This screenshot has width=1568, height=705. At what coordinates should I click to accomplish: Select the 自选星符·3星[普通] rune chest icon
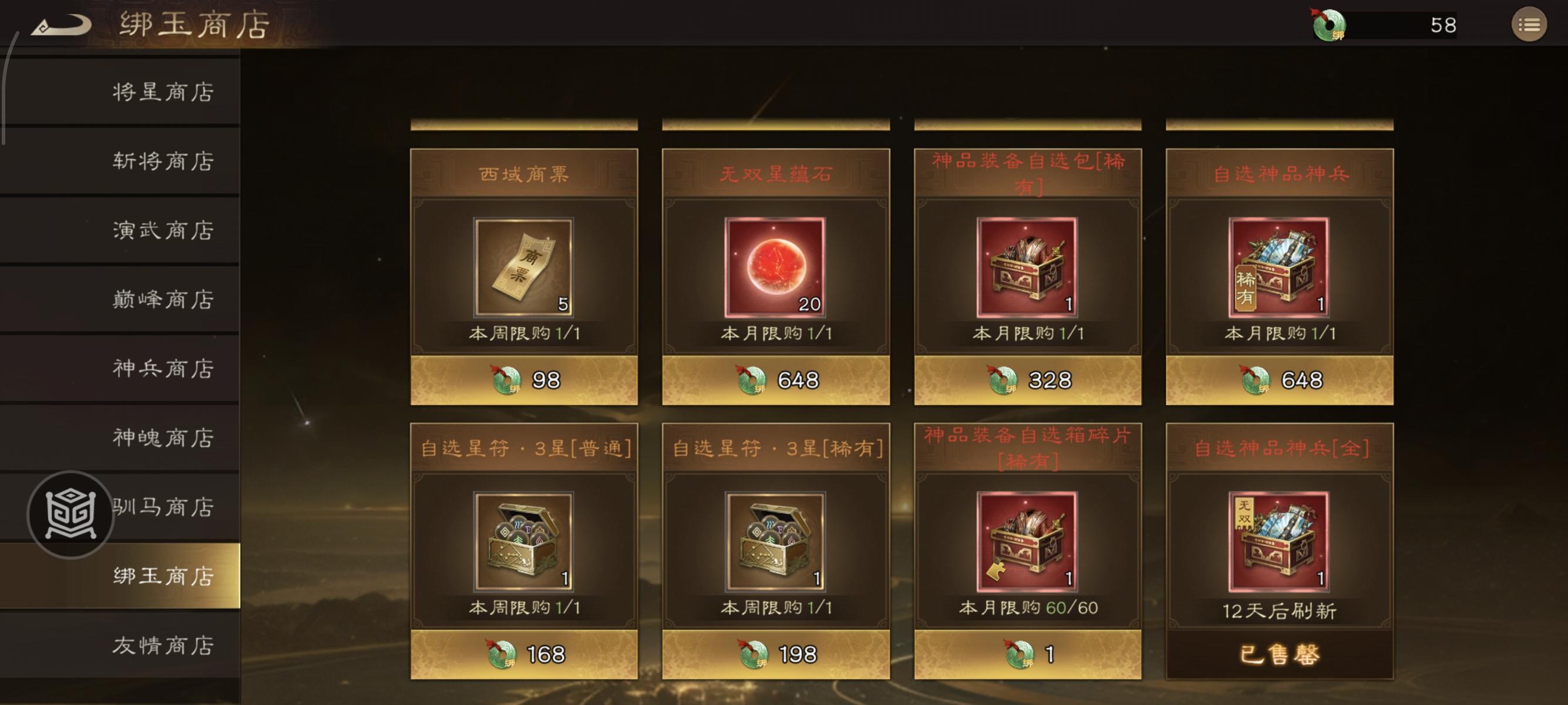pos(524,547)
